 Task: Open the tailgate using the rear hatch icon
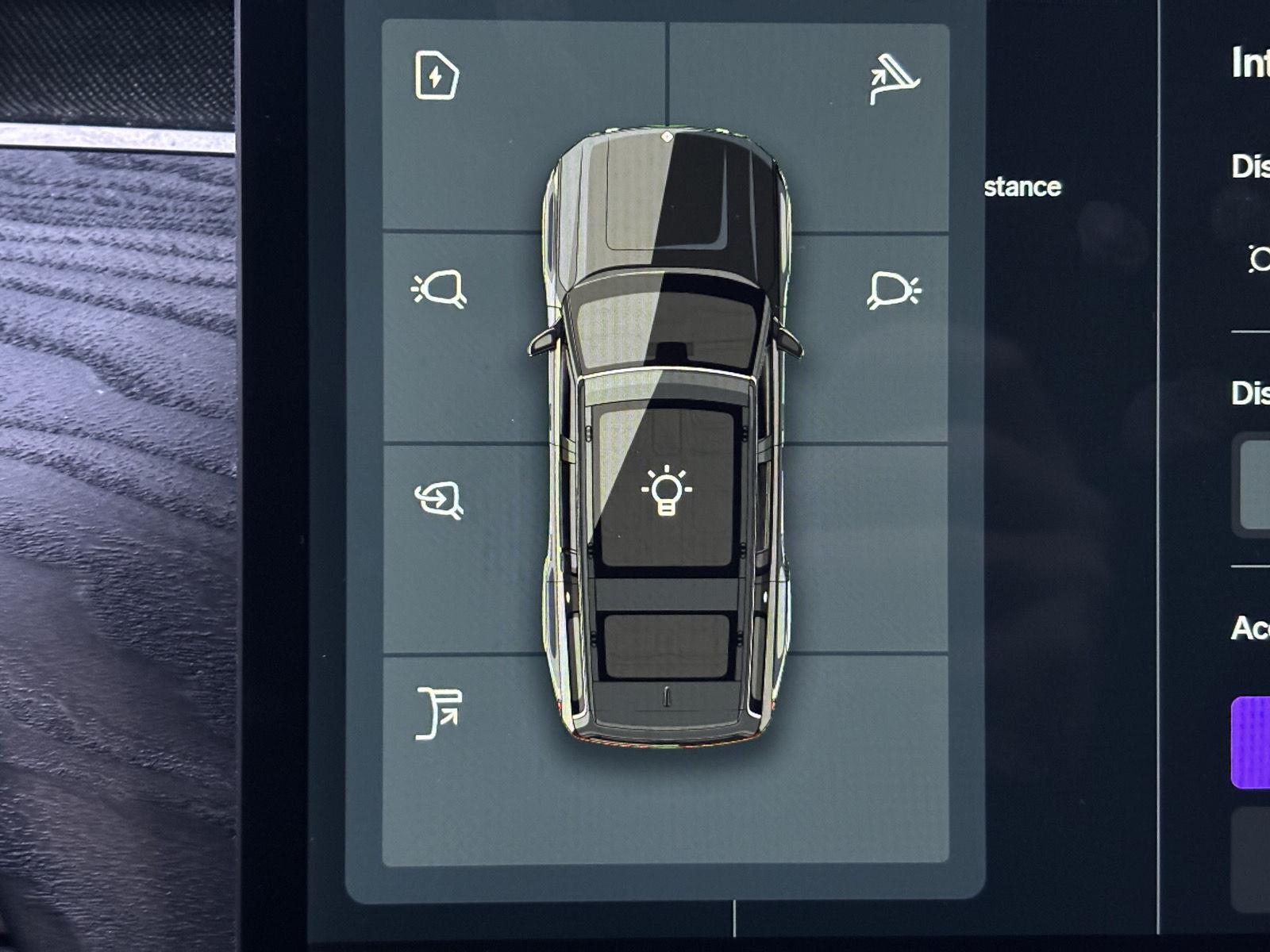point(439,713)
